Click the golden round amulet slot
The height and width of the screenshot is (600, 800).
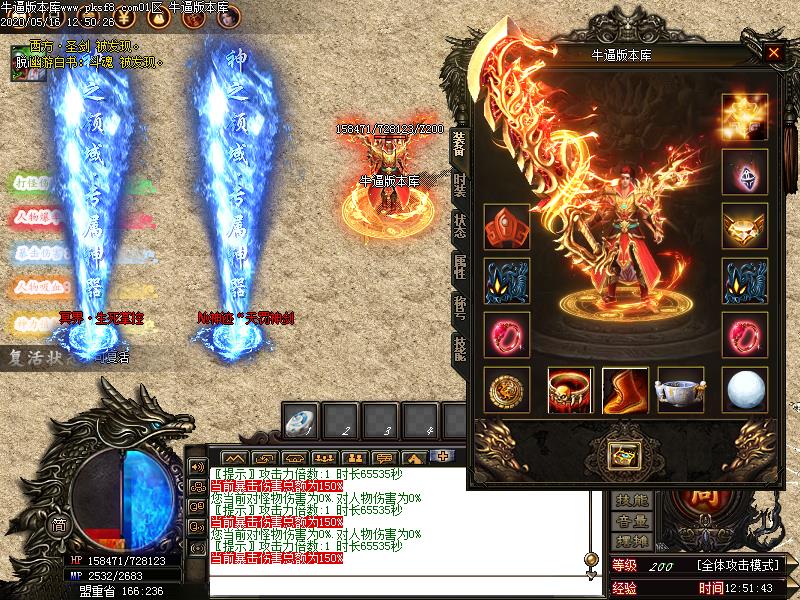[507, 390]
